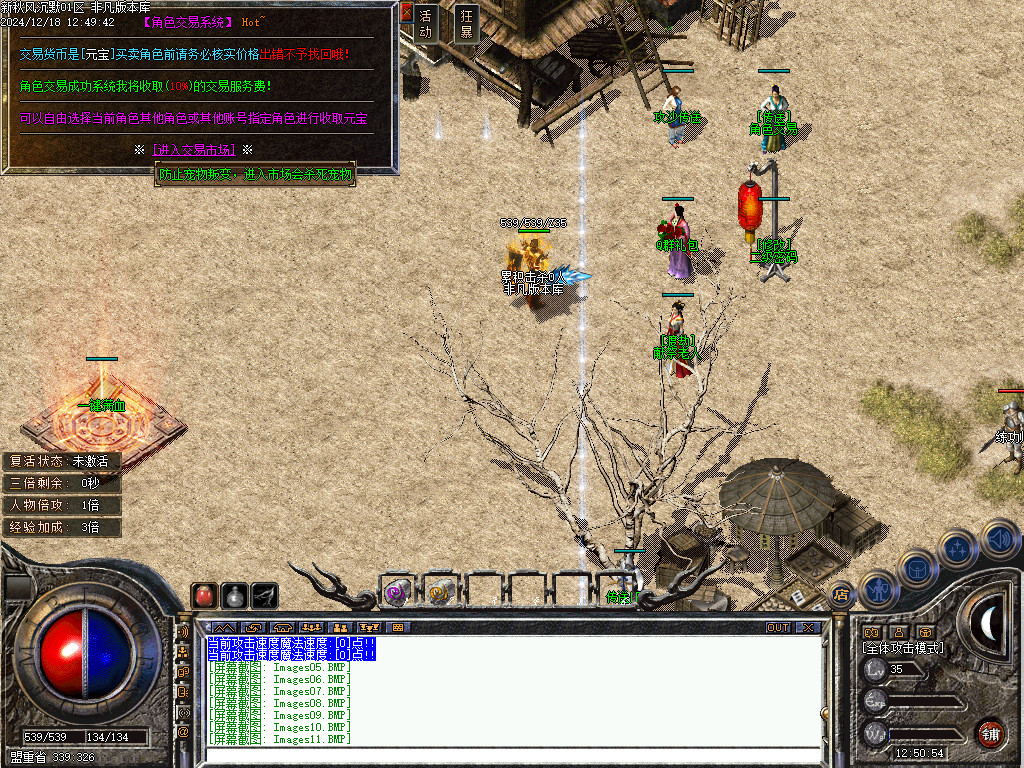The height and width of the screenshot is (768, 1024).
Task: Select the @ chat channel side button
Action: (183, 732)
